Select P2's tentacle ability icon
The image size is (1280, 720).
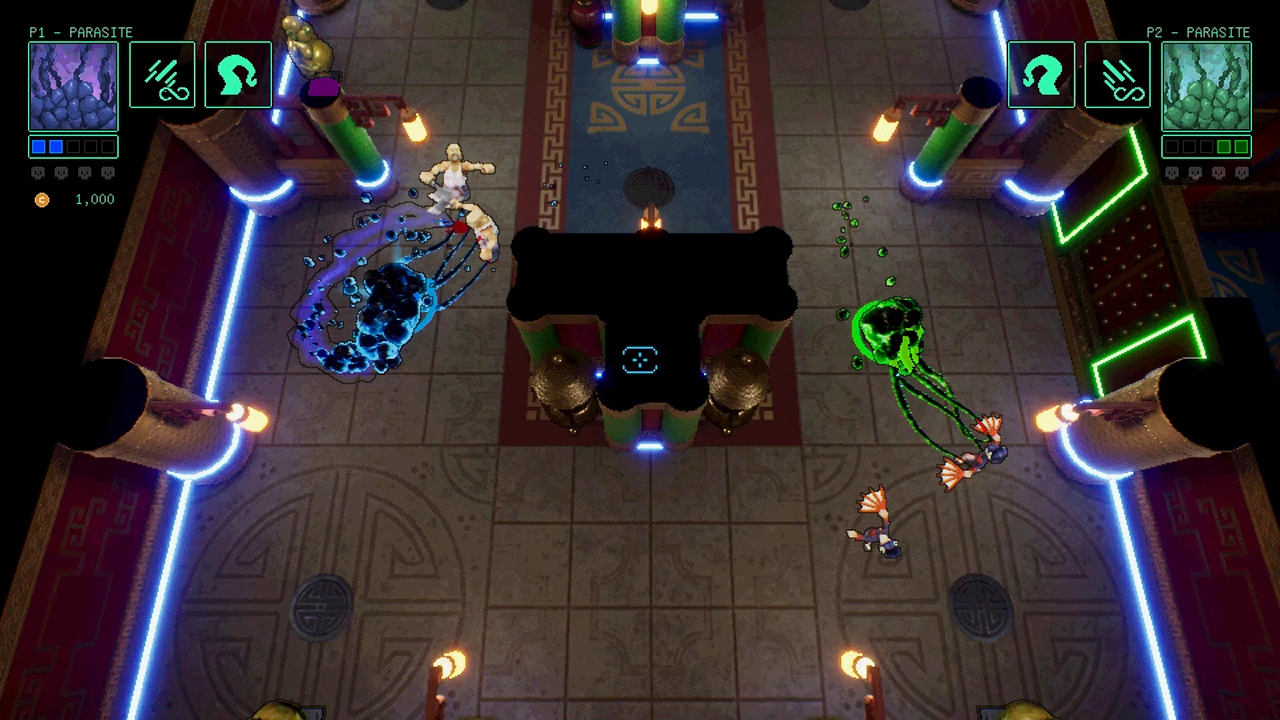1042,74
